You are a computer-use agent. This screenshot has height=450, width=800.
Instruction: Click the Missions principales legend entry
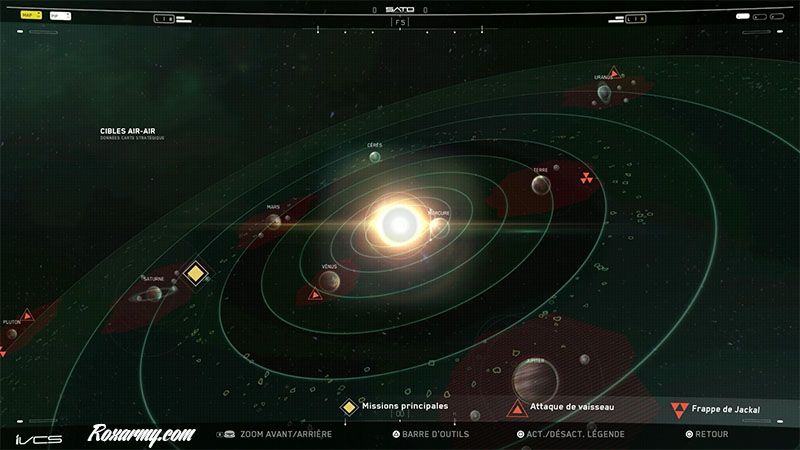397,407
